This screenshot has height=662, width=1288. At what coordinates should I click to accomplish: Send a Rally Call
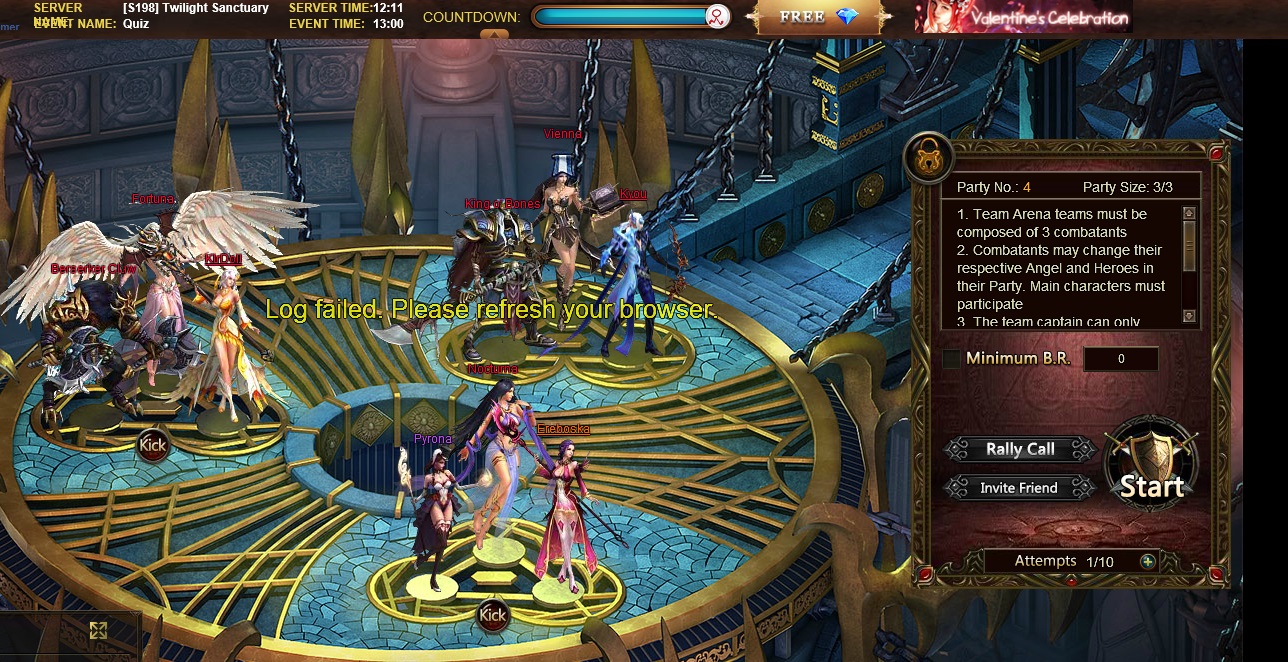click(x=1020, y=449)
